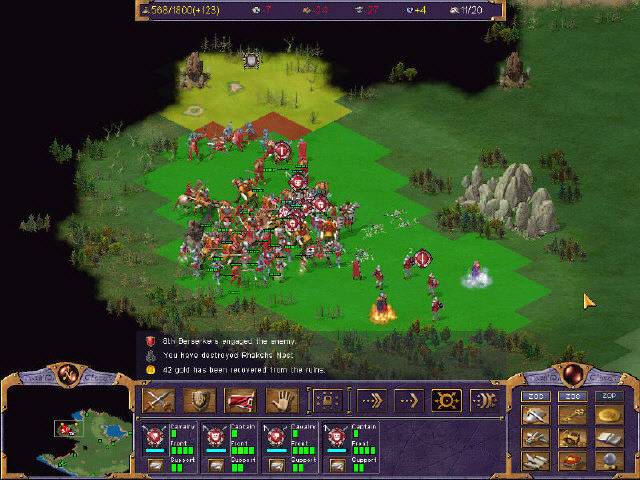Choose the double-arrow march speed
Viewport: 640px width, 480px height.
(x=406, y=400)
